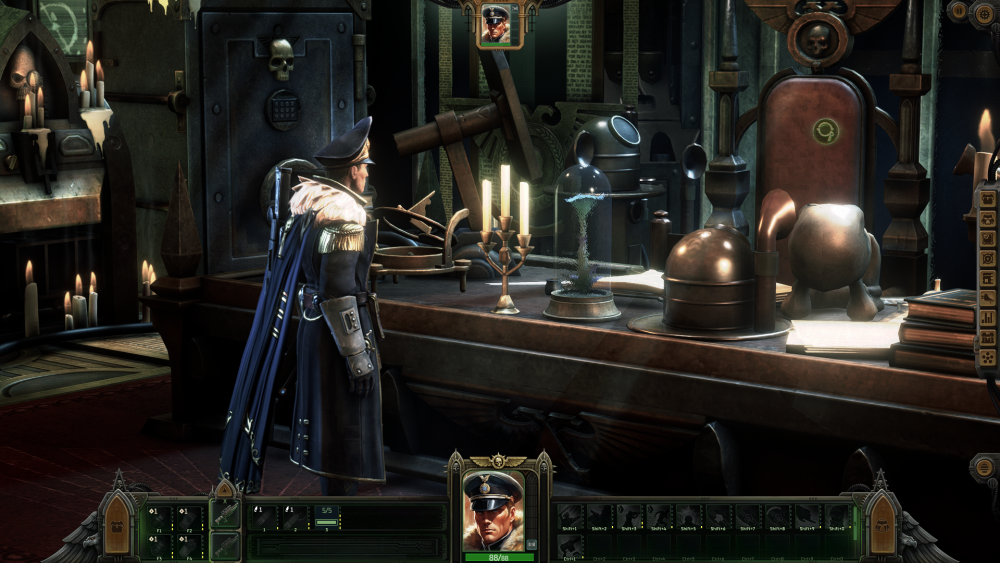Select the lower rifle weapon set slot
The width and height of the screenshot is (1000, 563).
click(x=226, y=545)
